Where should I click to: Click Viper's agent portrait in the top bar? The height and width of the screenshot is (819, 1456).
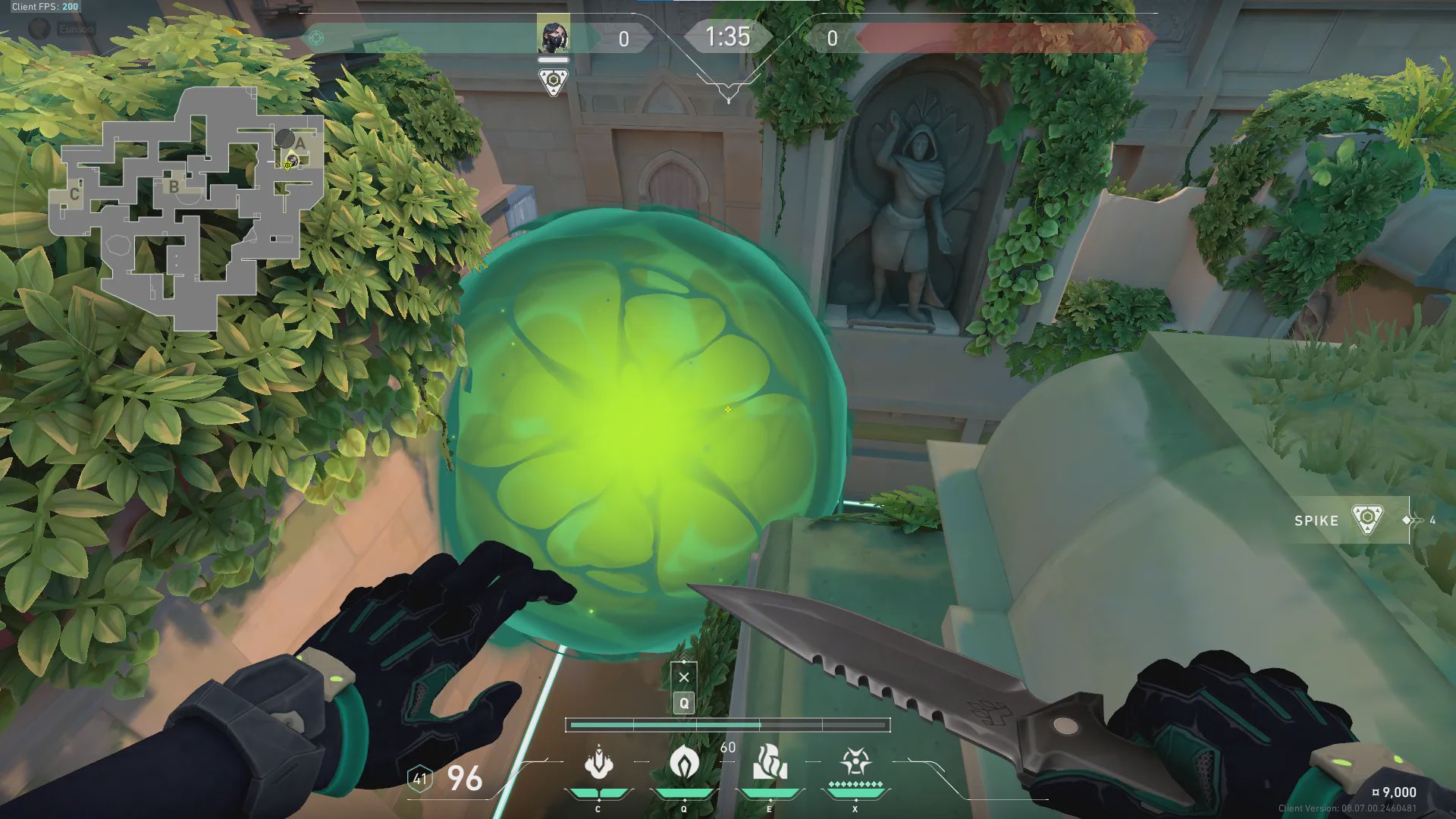553,36
